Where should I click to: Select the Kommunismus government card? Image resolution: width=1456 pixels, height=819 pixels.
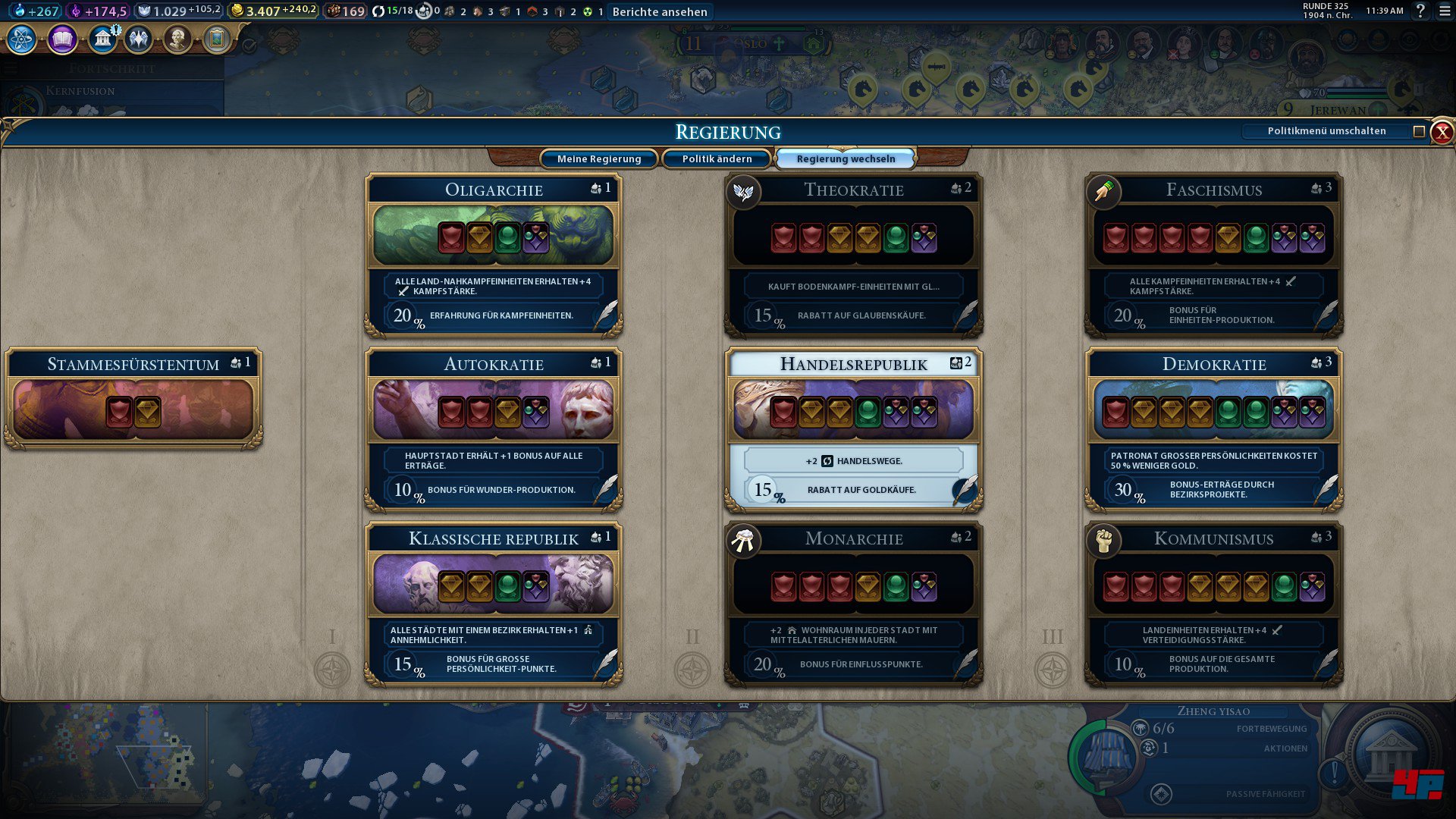[1214, 603]
